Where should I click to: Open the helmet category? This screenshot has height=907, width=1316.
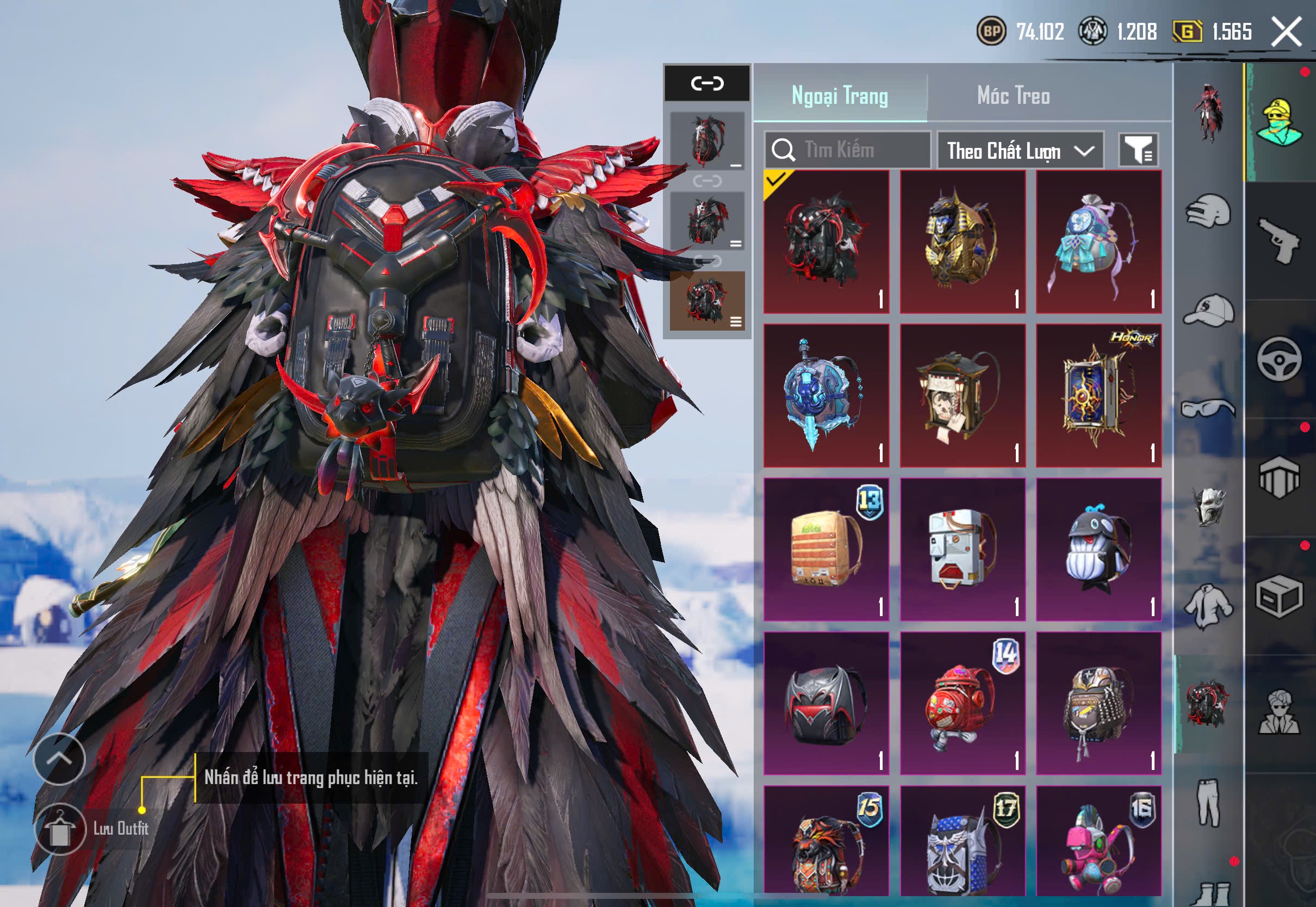point(1209,212)
